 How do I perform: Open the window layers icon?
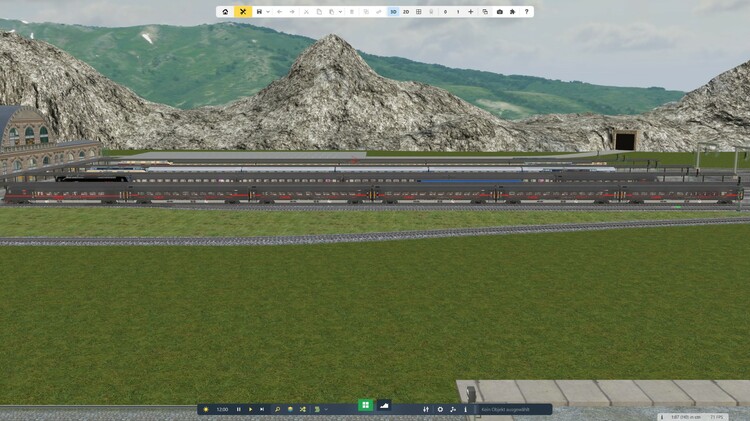point(485,12)
